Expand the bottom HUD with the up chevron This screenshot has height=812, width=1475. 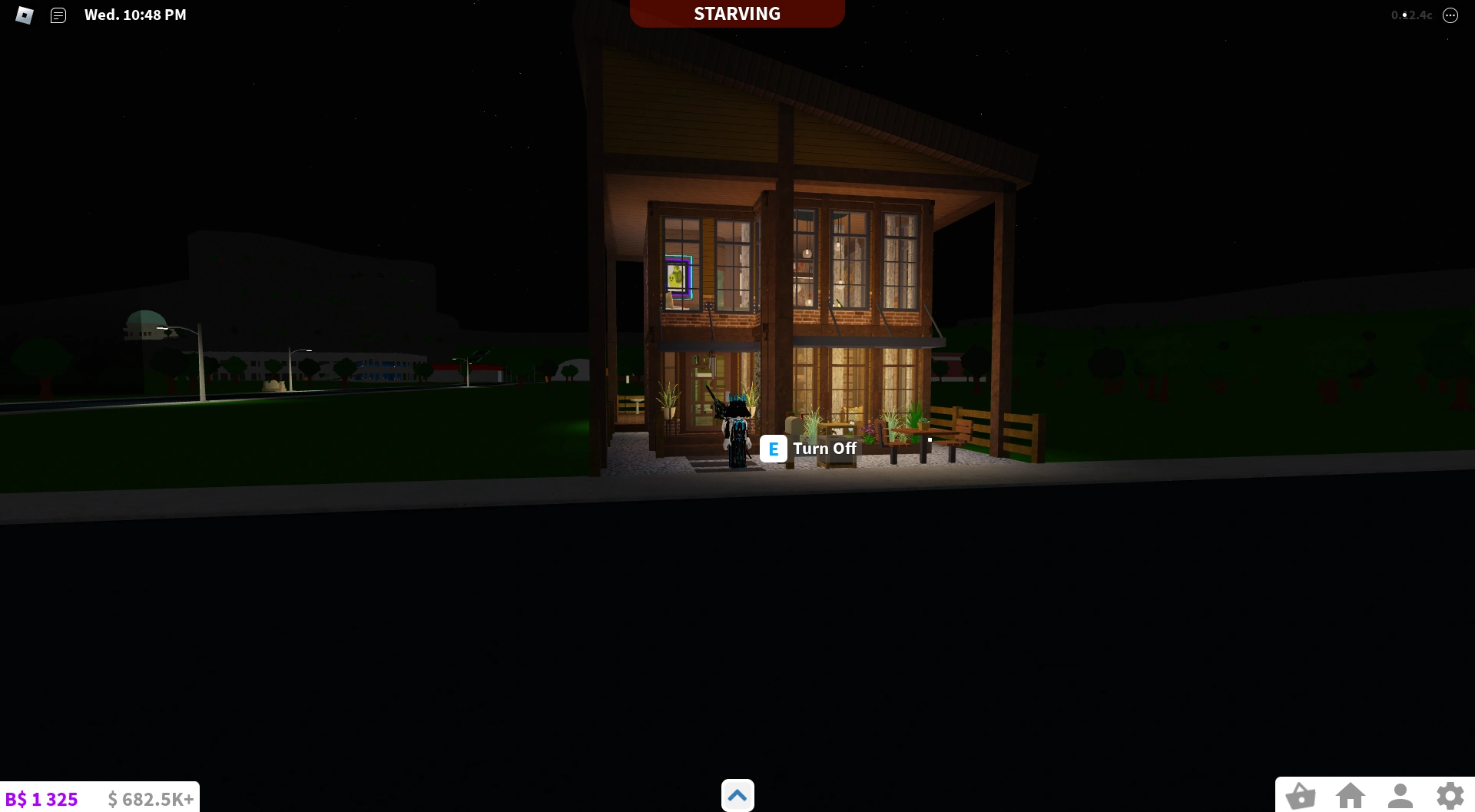tap(737, 795)
